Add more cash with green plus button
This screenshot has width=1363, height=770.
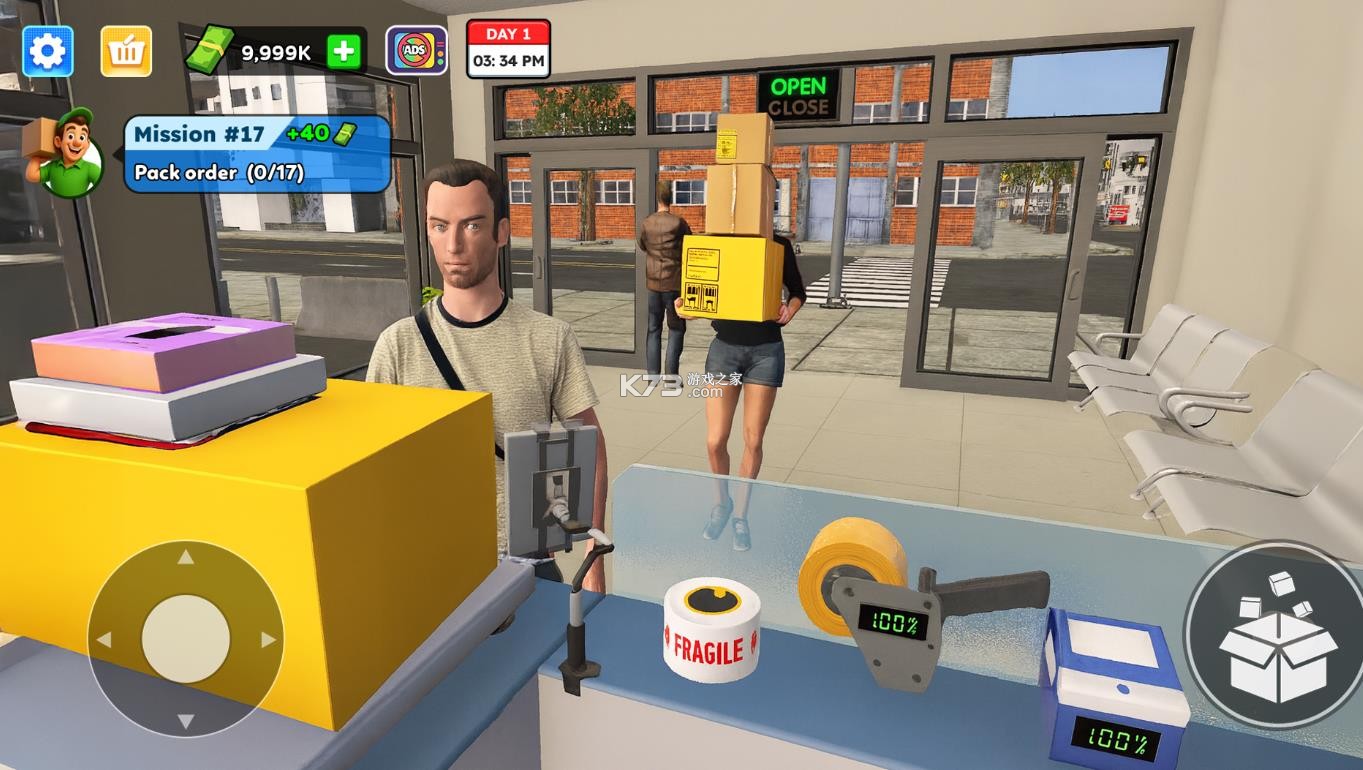click(x=343, y=52)
